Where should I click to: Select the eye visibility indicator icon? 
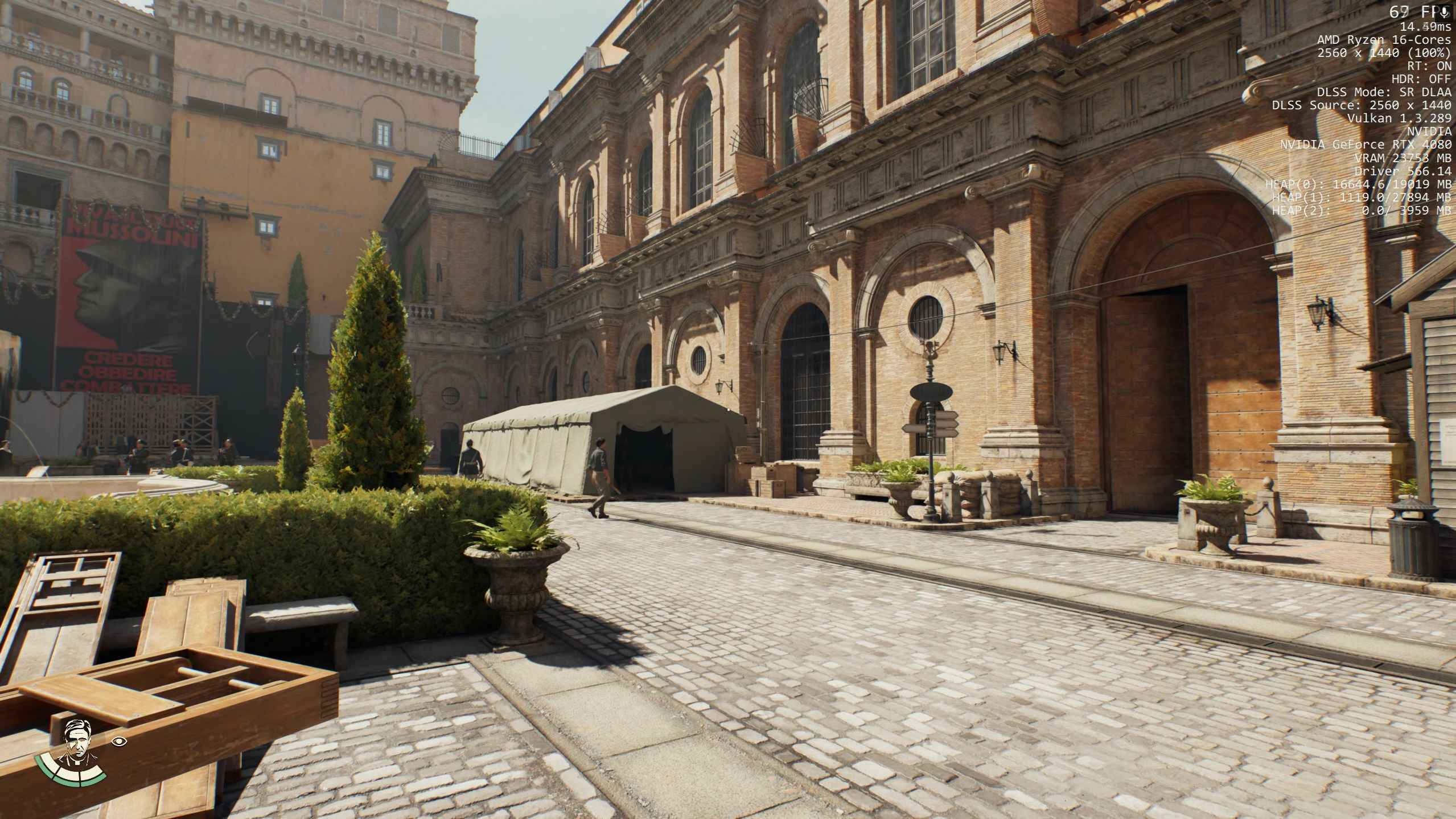[x=119, y=740]
